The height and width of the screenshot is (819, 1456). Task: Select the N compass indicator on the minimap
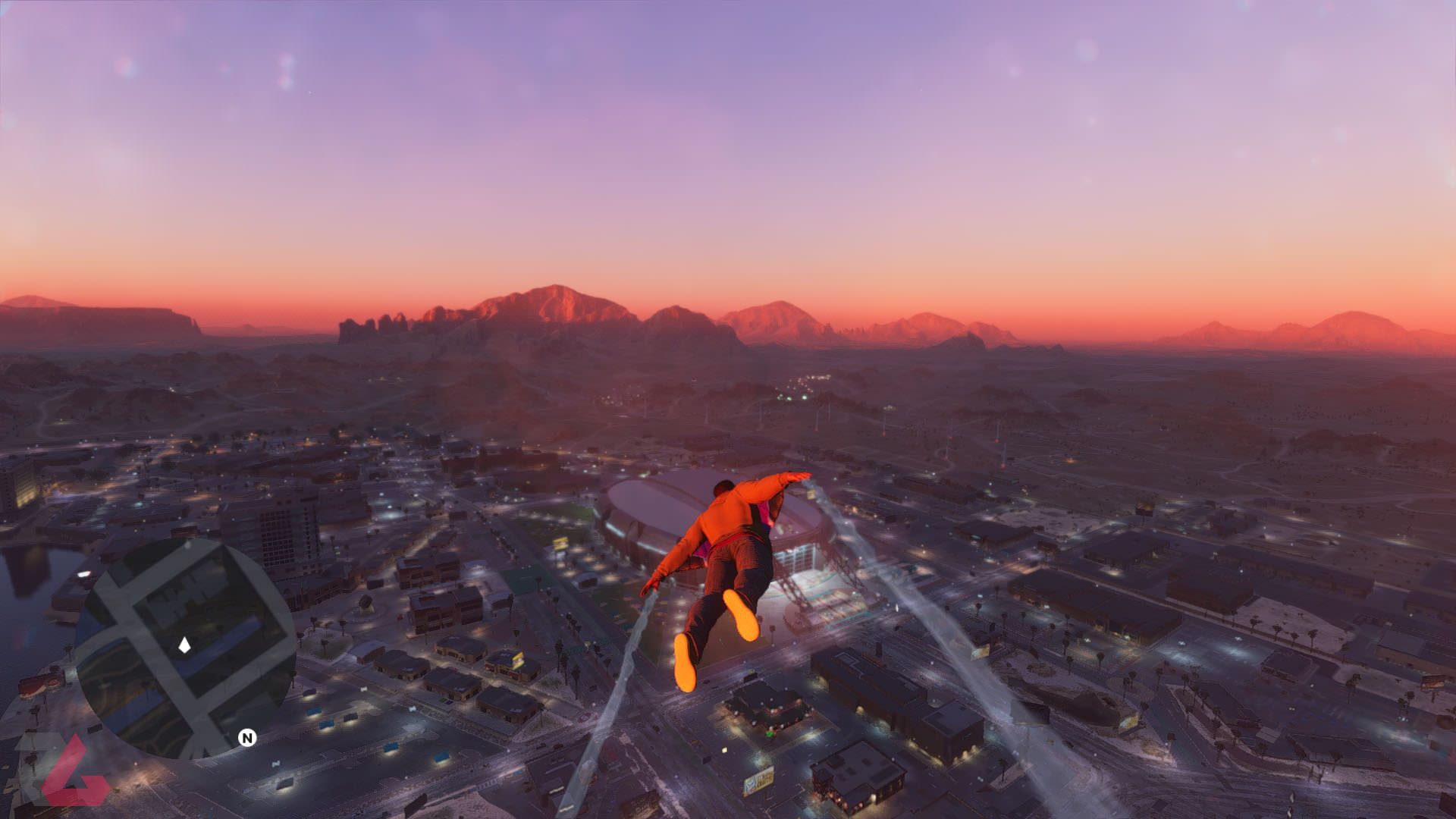click(248, 738)
